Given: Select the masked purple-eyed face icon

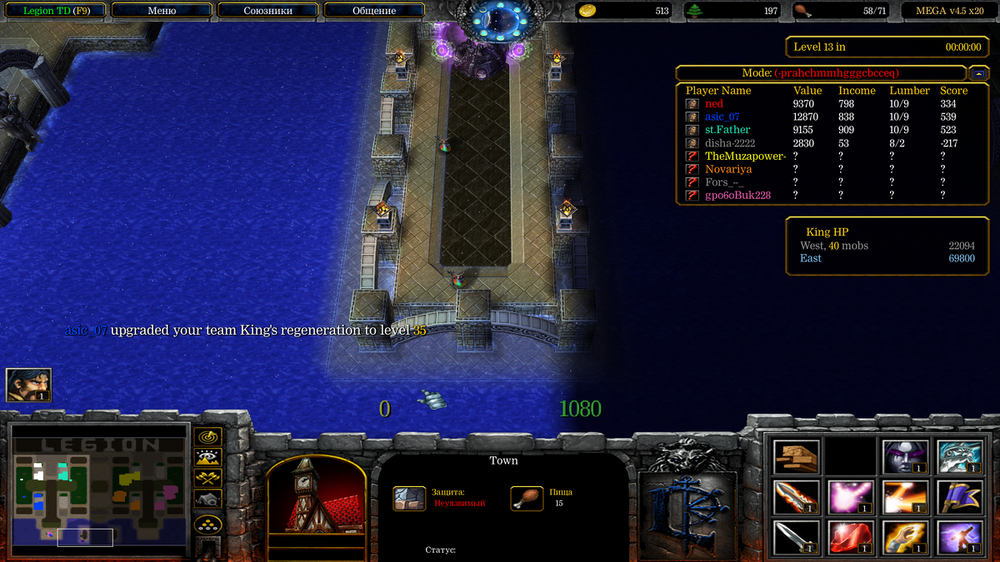Looking at the screenshot, I should click(x=906, y=457).
